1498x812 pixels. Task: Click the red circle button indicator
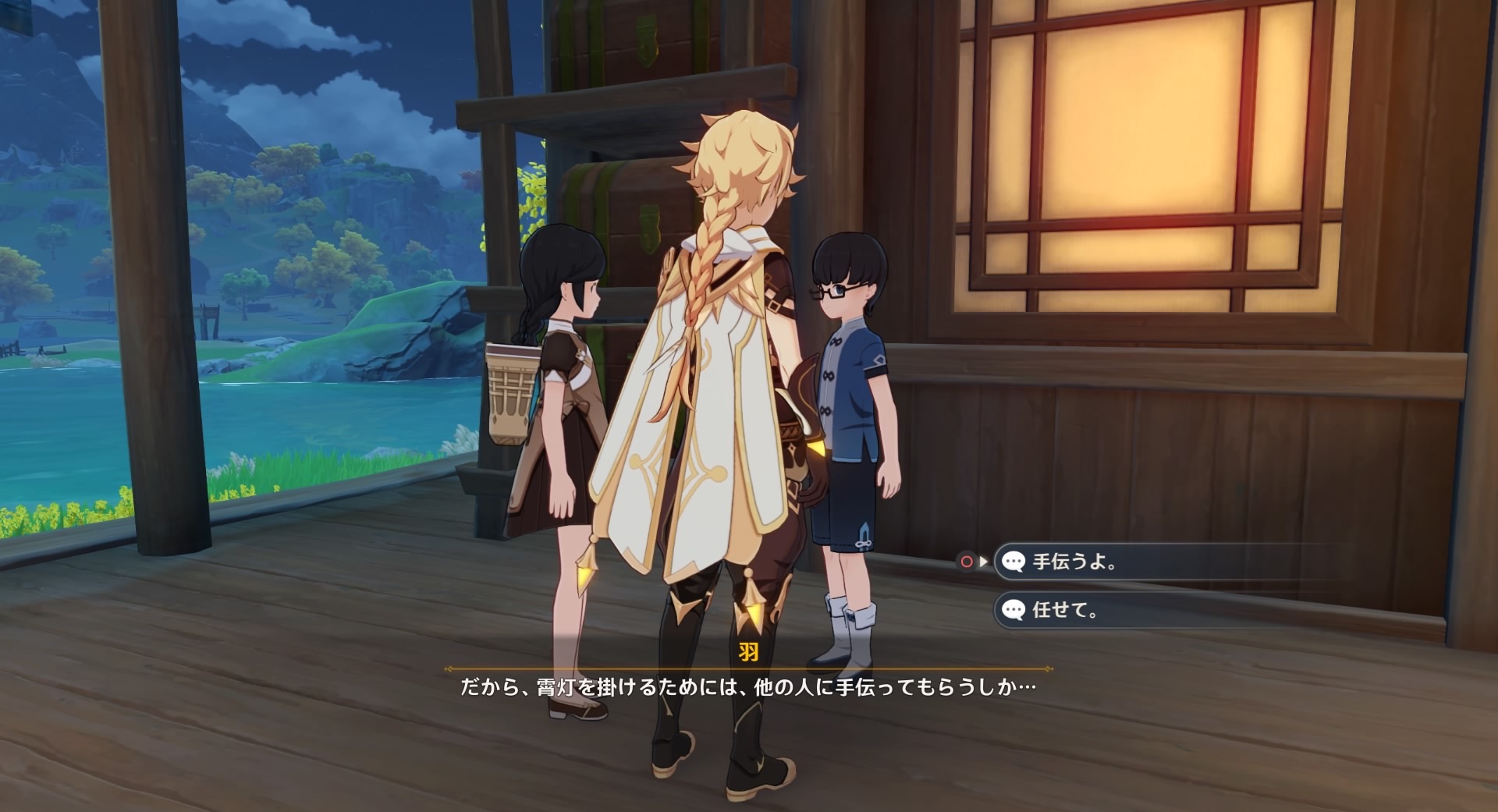click(x=967, y=560)
